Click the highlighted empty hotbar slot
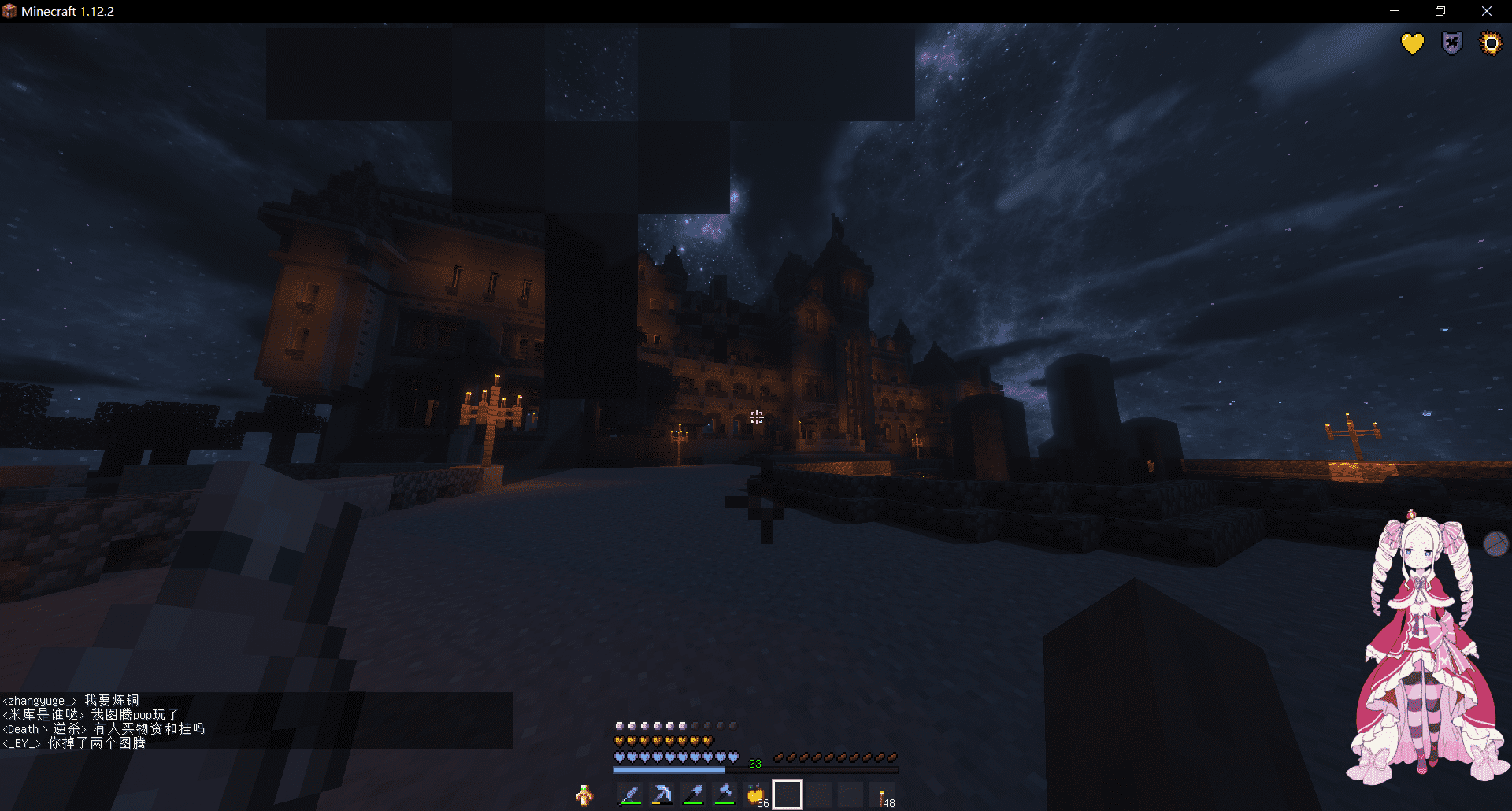The image size is (1512, 811). click(x=787, y=795)
